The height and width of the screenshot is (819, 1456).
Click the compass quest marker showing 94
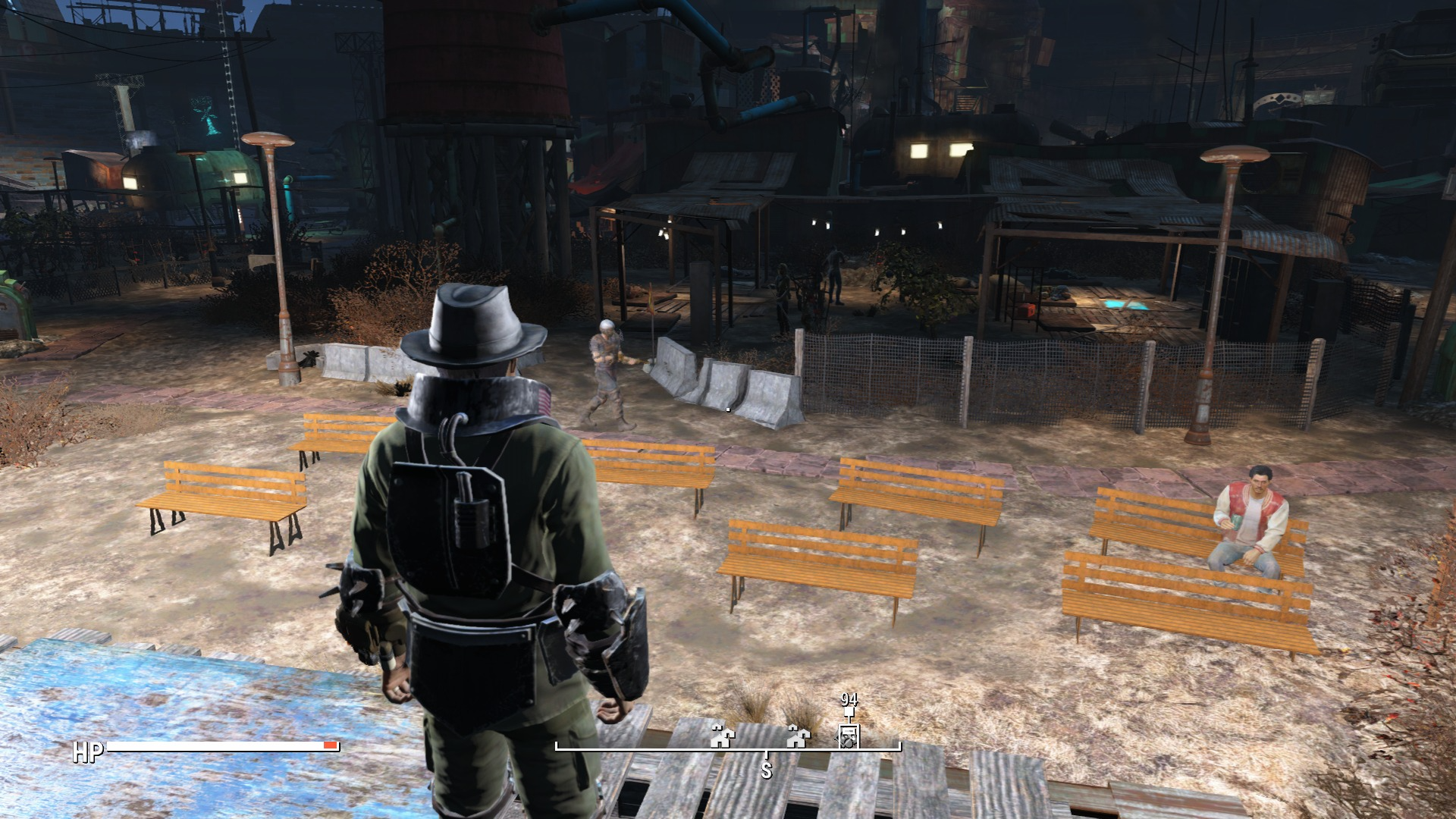tap(848, 735)
